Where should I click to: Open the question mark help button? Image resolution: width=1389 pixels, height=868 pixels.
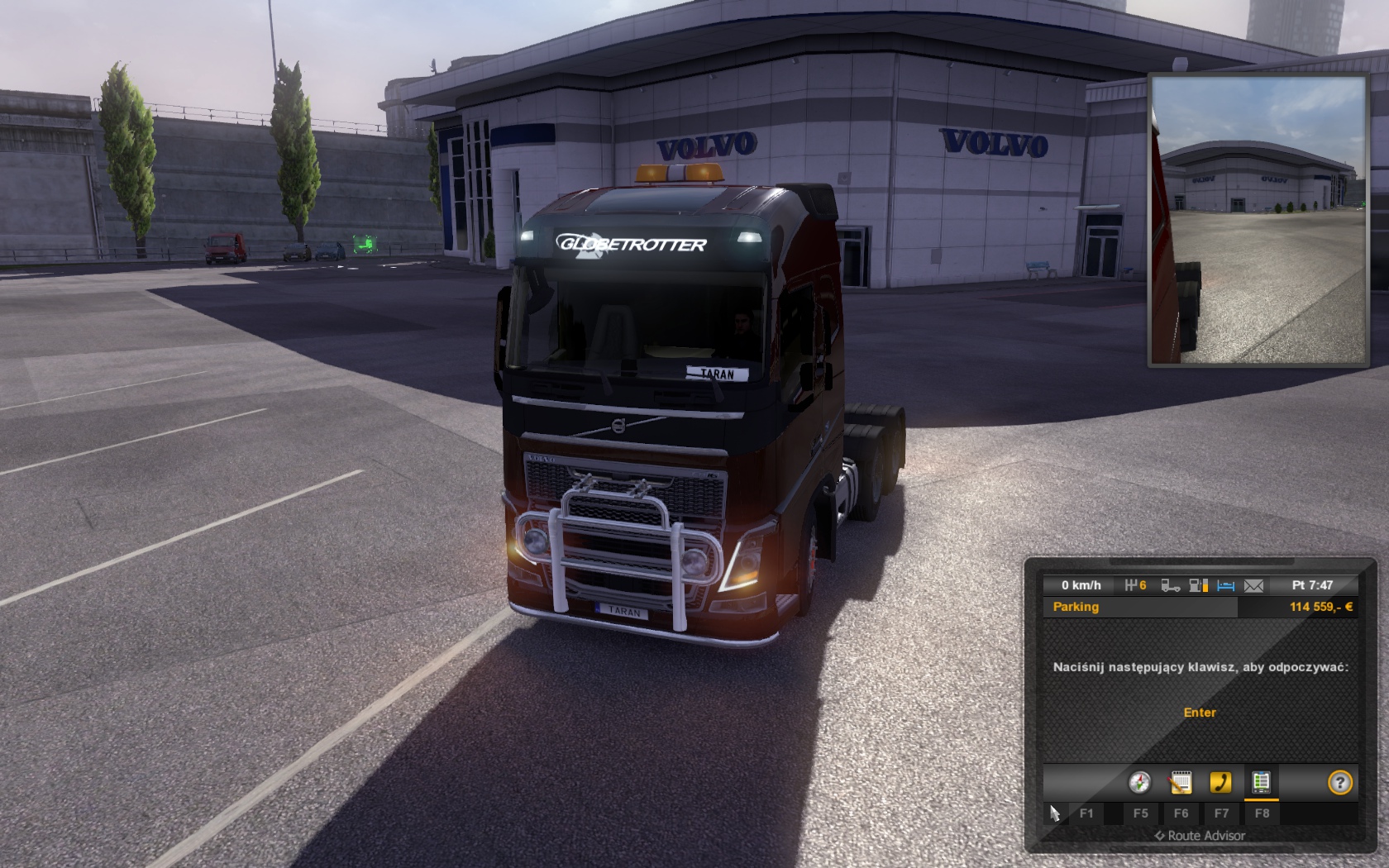pyautogui.click(x=1339, y=782)
